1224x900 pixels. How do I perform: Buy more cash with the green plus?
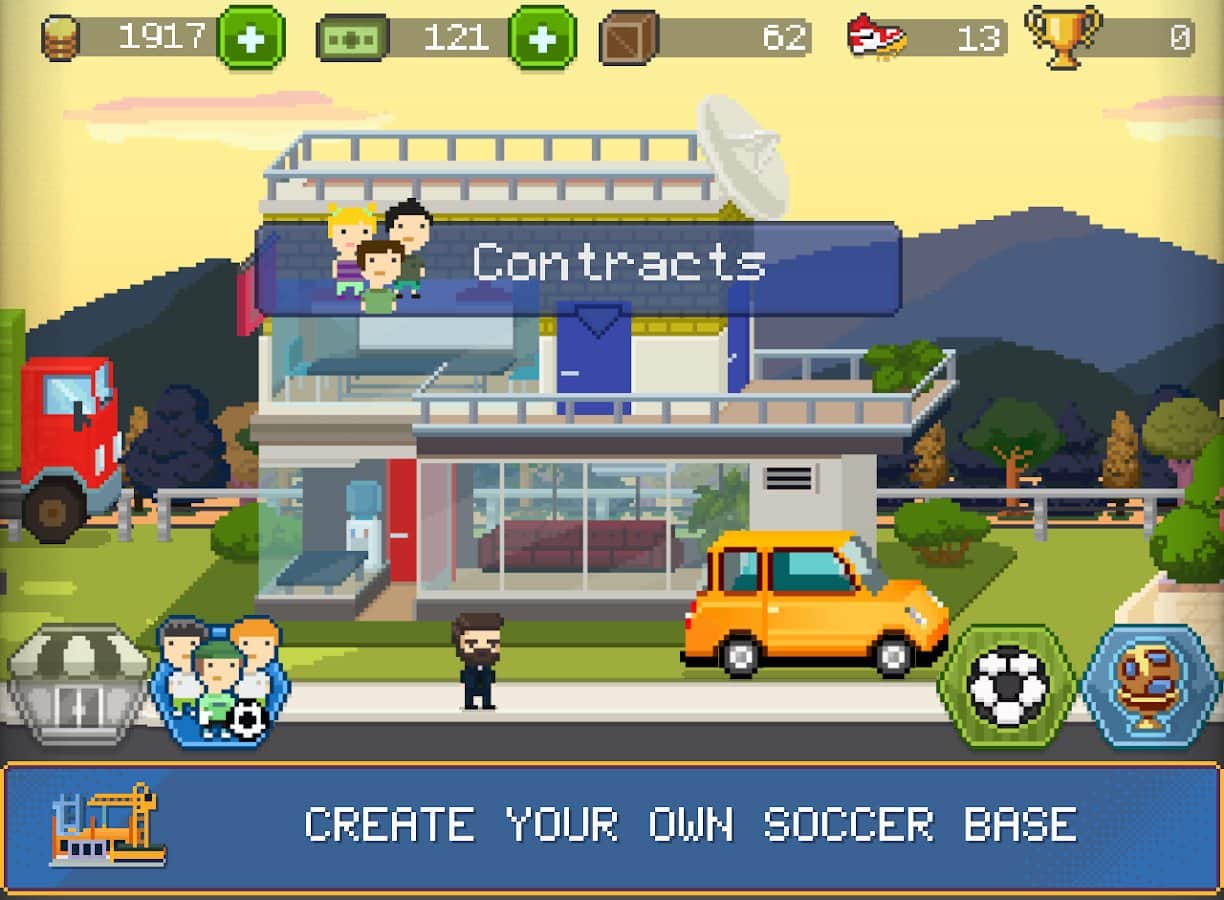coord(542,38)
